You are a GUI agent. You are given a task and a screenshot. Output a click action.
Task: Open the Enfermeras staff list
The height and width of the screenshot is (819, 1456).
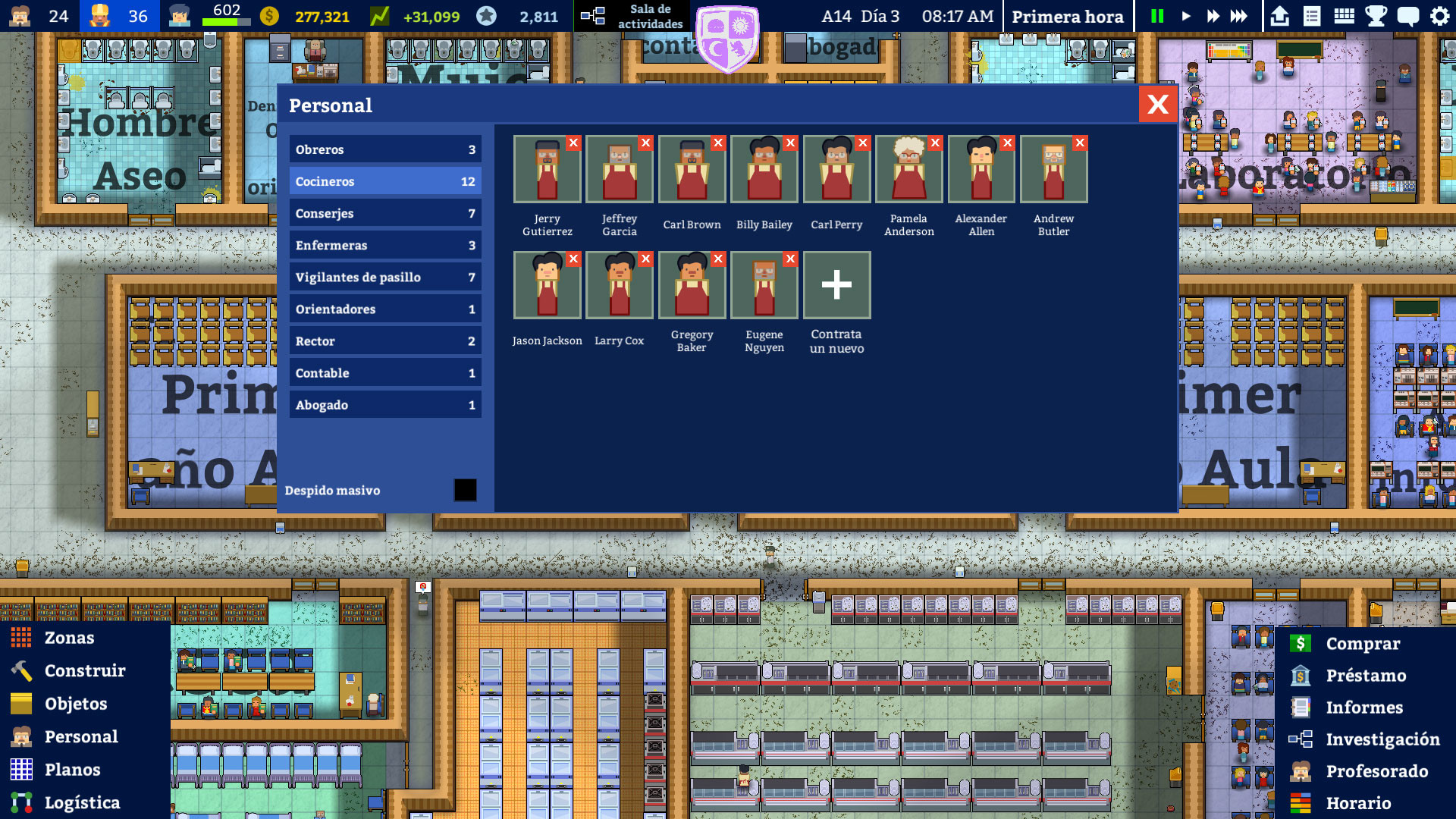[x=385, y=245]
